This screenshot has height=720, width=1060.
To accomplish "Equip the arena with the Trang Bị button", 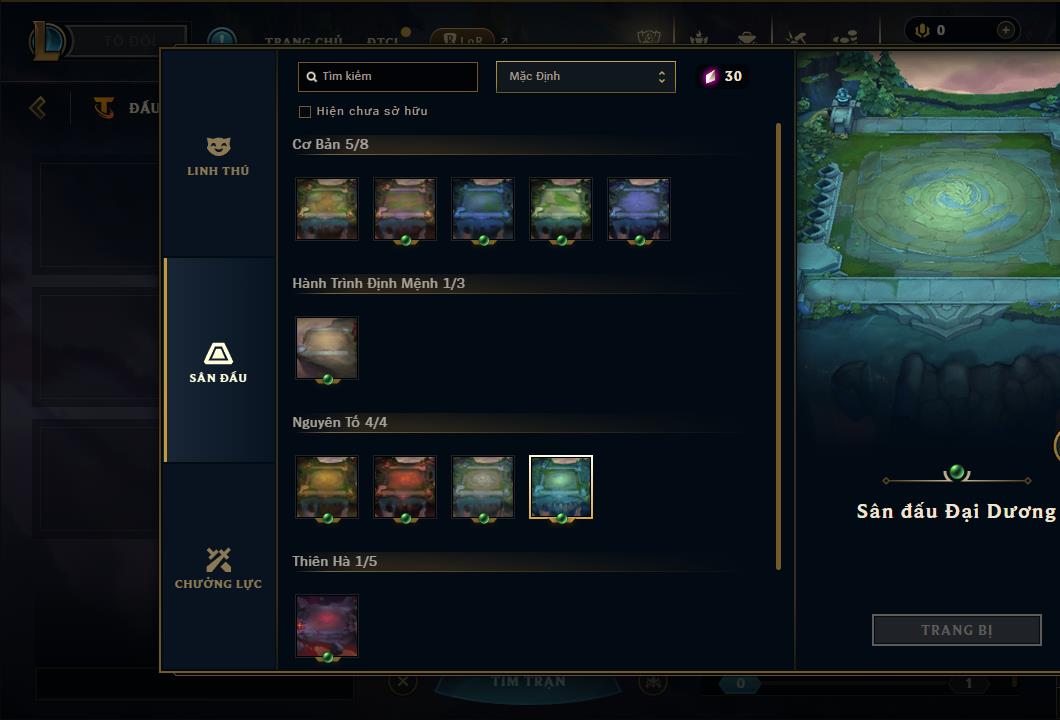I will coord(956,630).
